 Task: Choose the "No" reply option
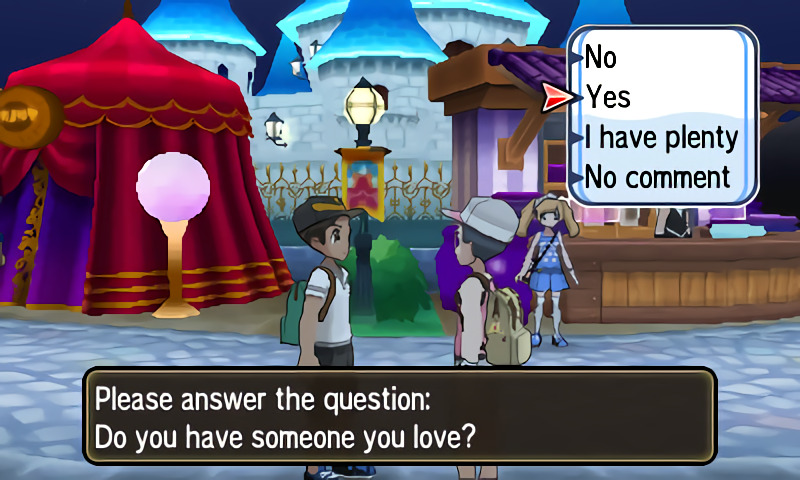601,57
